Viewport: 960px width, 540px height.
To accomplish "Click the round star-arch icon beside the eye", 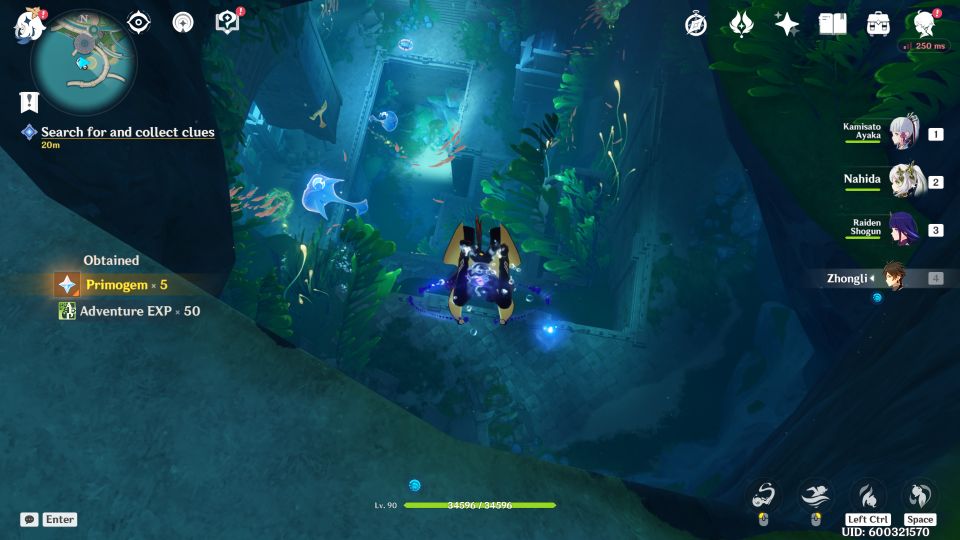I will (x=183, y=23).
